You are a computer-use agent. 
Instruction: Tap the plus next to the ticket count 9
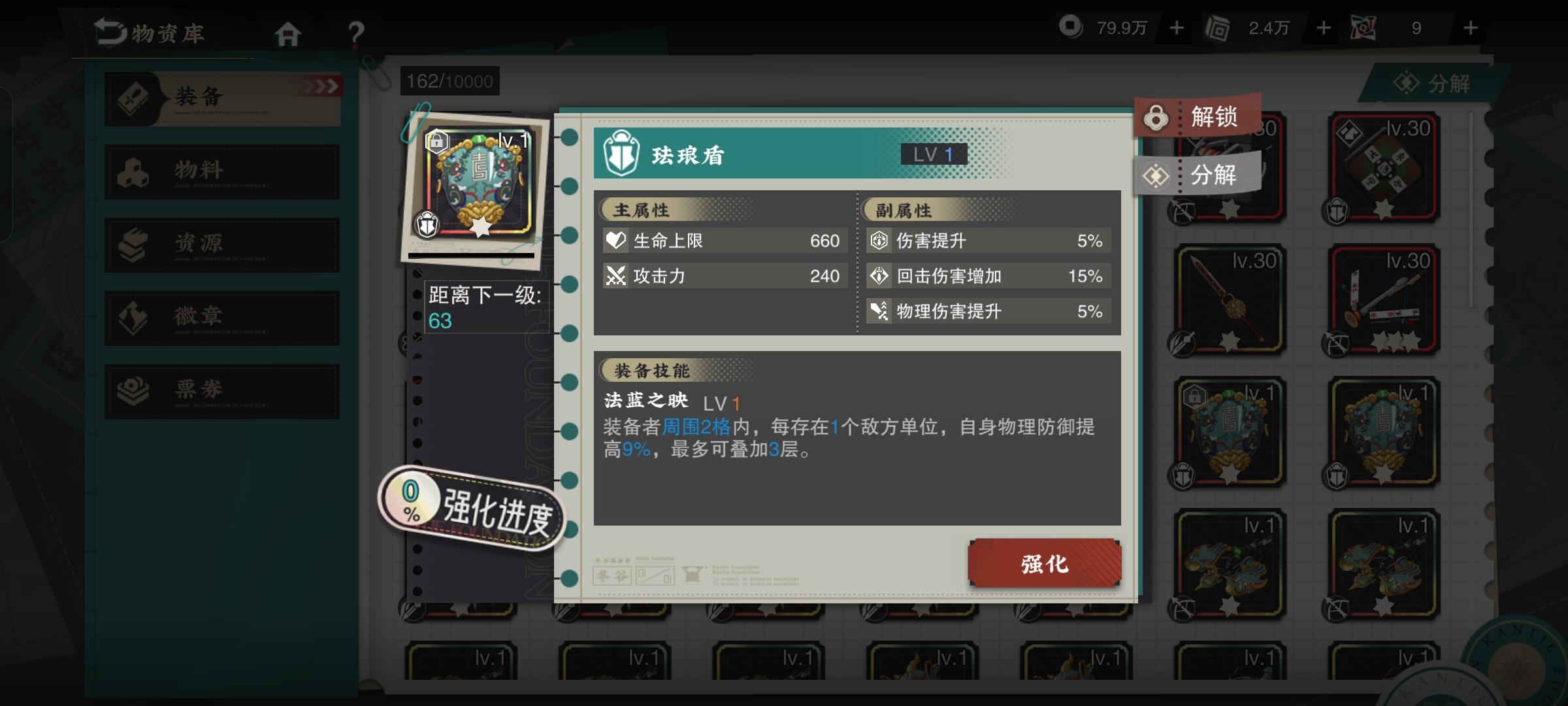[1469, 27]
